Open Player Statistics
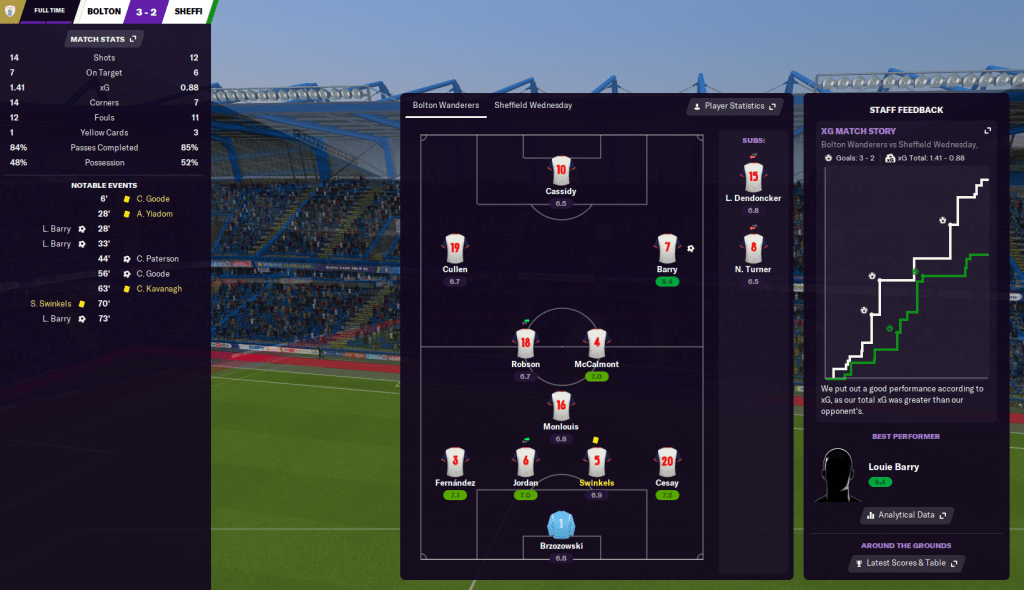Image resolution: width=1024 pixels, height=590 pixels. (734, 106)
